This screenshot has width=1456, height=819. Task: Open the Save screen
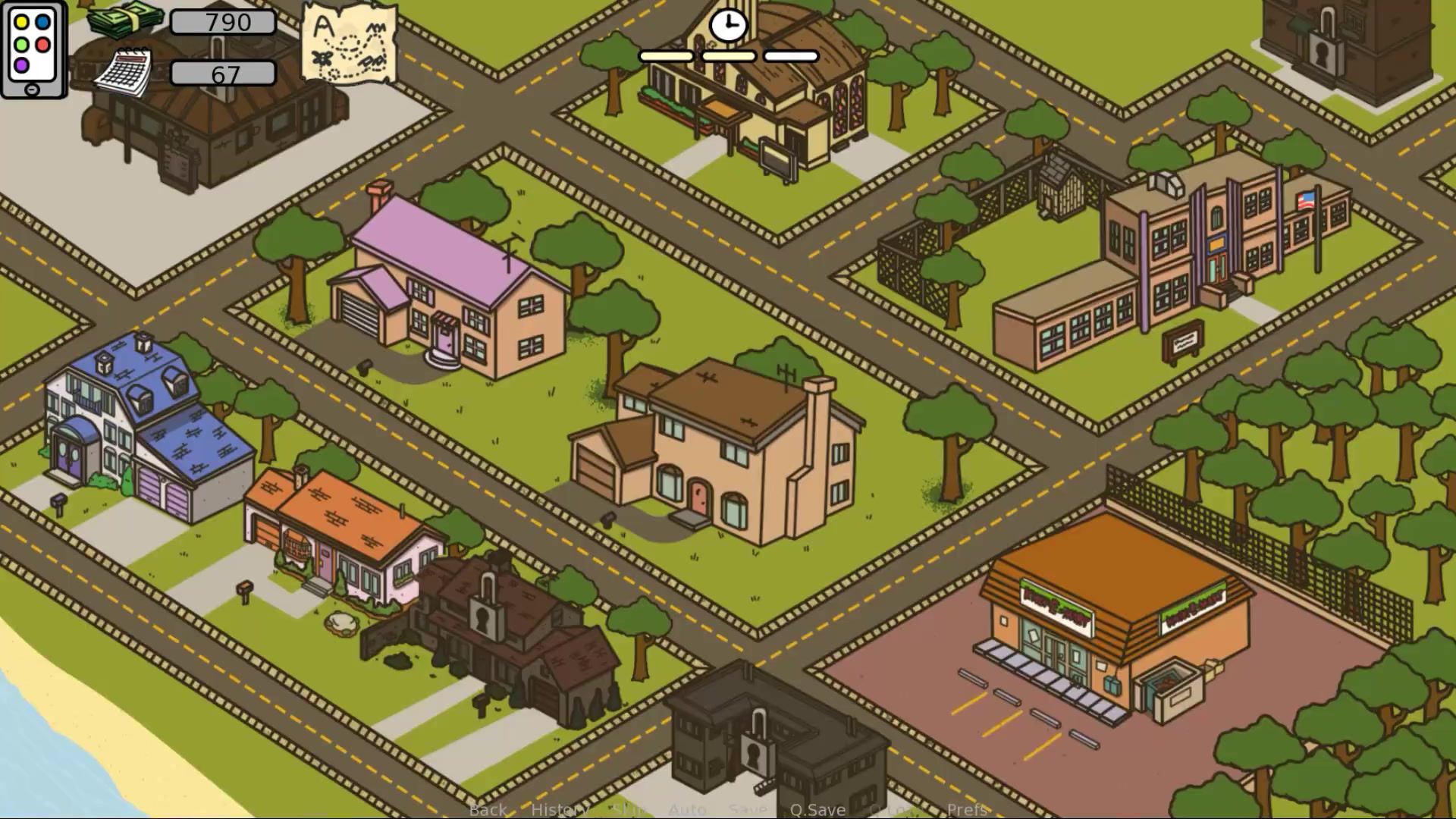[747, 809]
